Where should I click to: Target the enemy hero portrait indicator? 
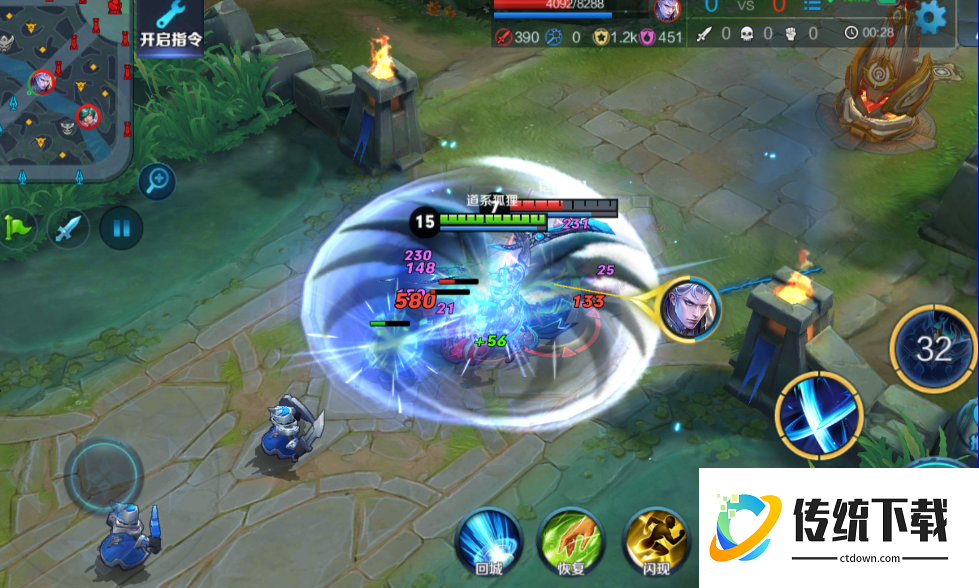691,307
